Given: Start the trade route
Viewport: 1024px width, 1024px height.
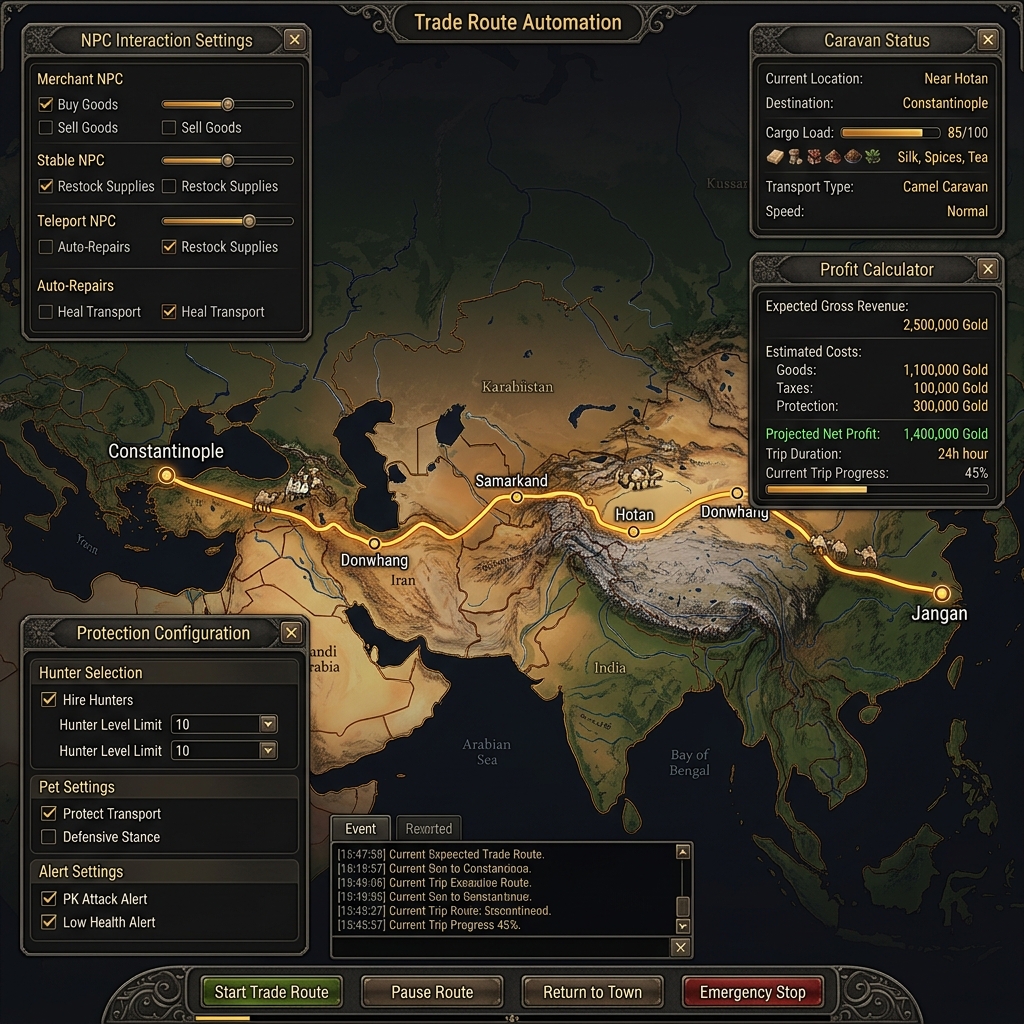Looking at the screenshot, I should pos(271,992).
